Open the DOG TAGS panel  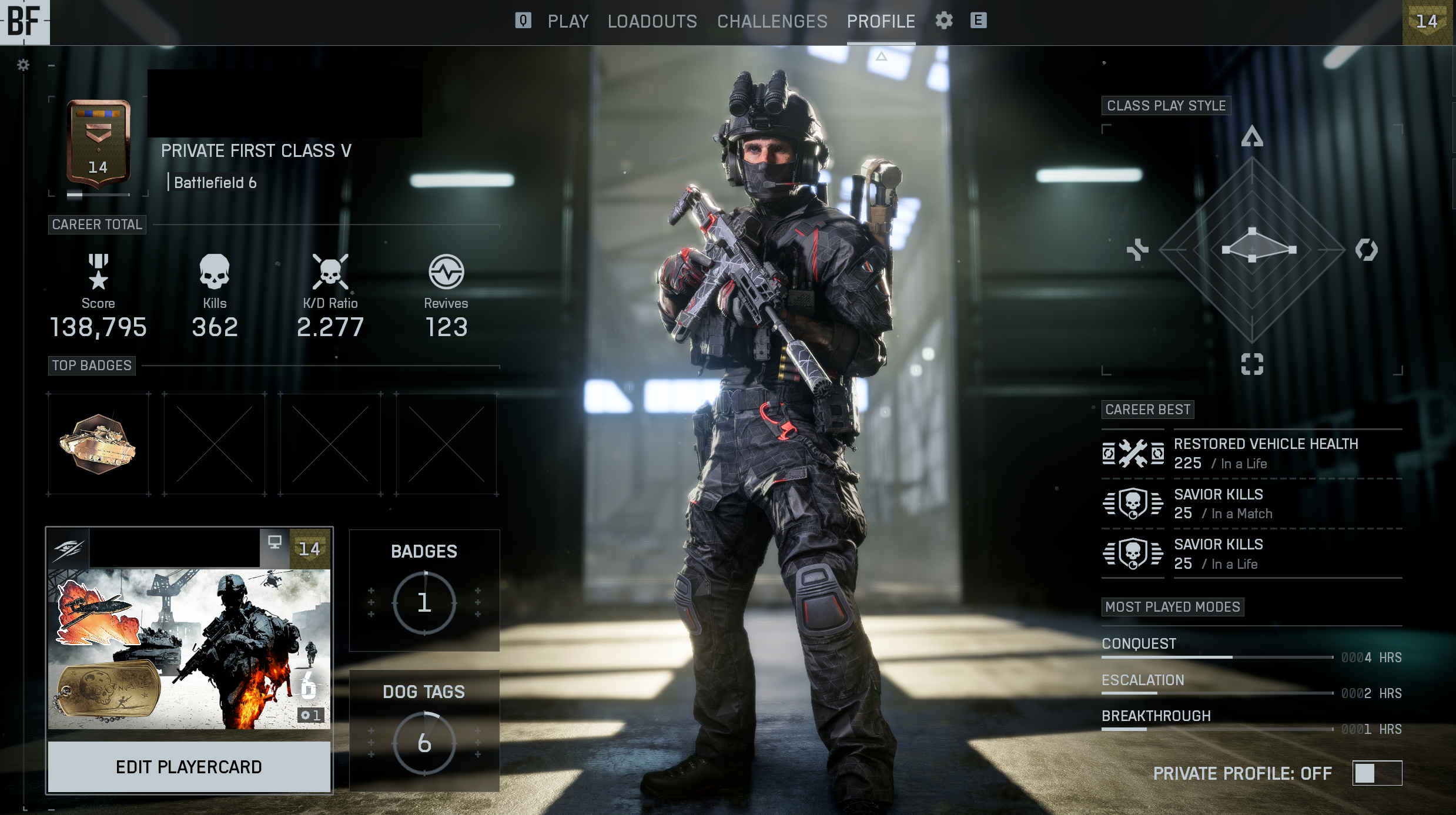click(424, 730)
